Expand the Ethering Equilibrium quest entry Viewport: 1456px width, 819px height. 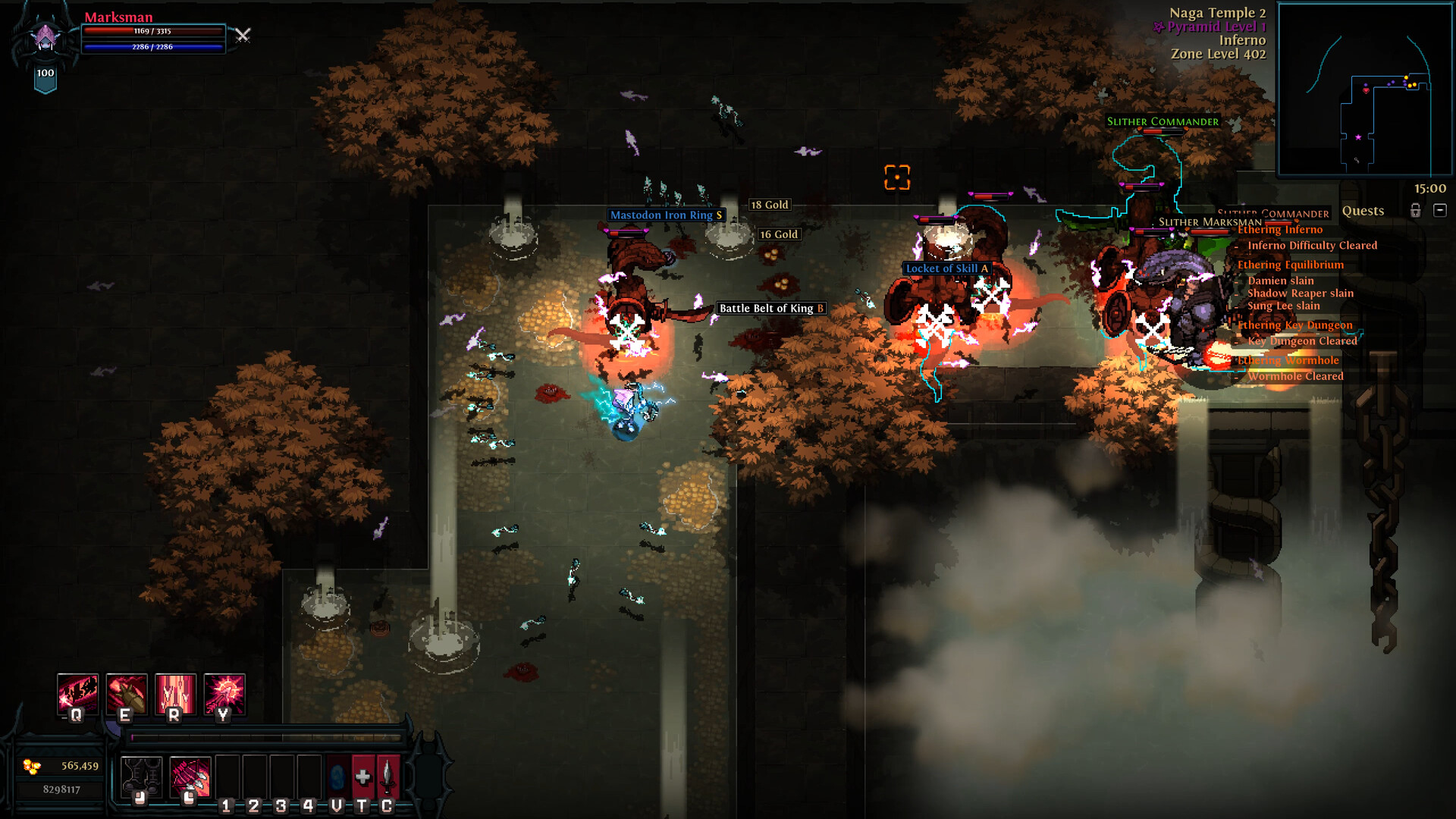click(1291, 265)
